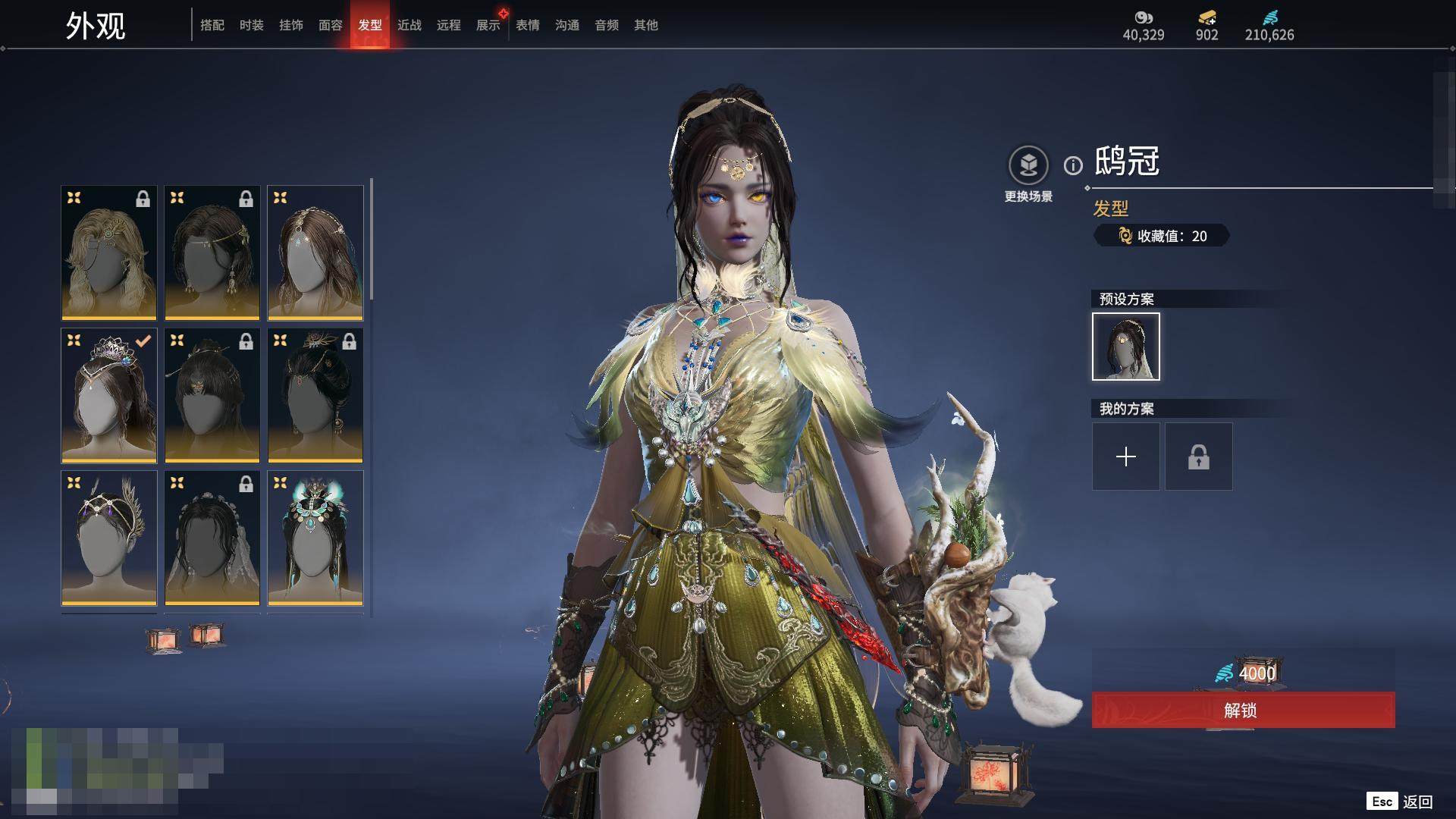Open the info icon beside 鸱冠

(1073, 165)
